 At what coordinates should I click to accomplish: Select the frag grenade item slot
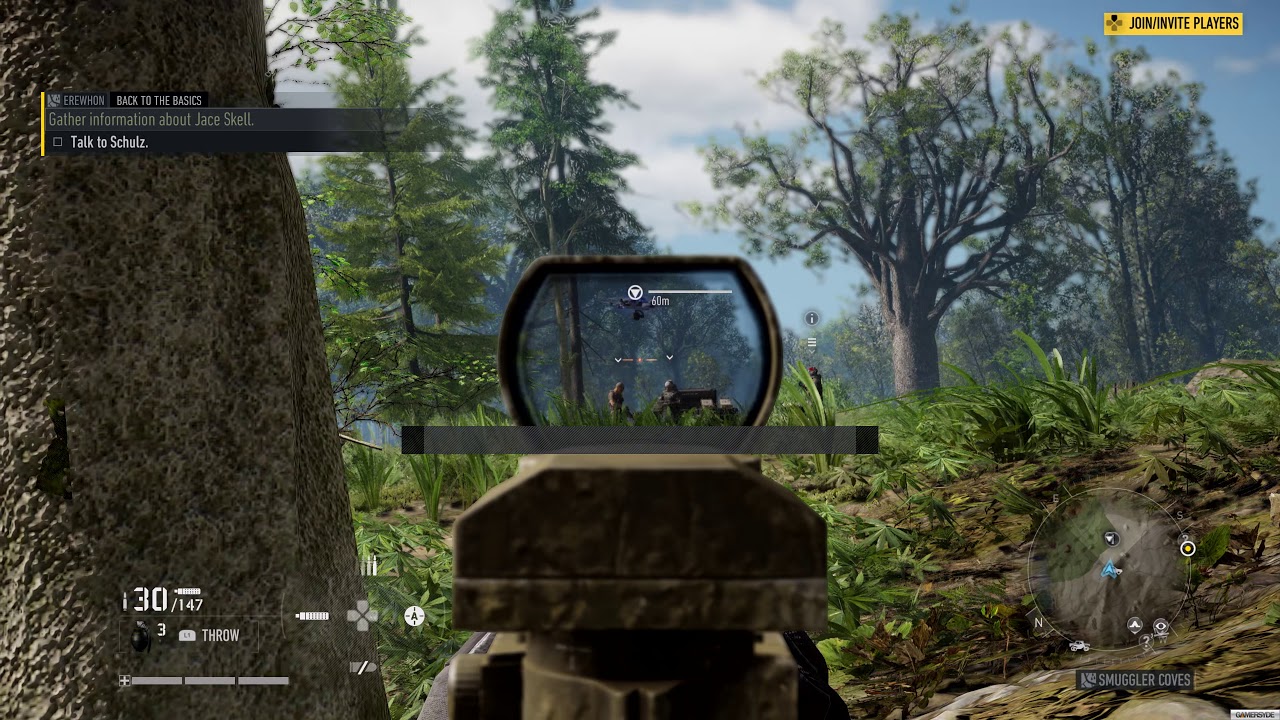coord(141,634)
